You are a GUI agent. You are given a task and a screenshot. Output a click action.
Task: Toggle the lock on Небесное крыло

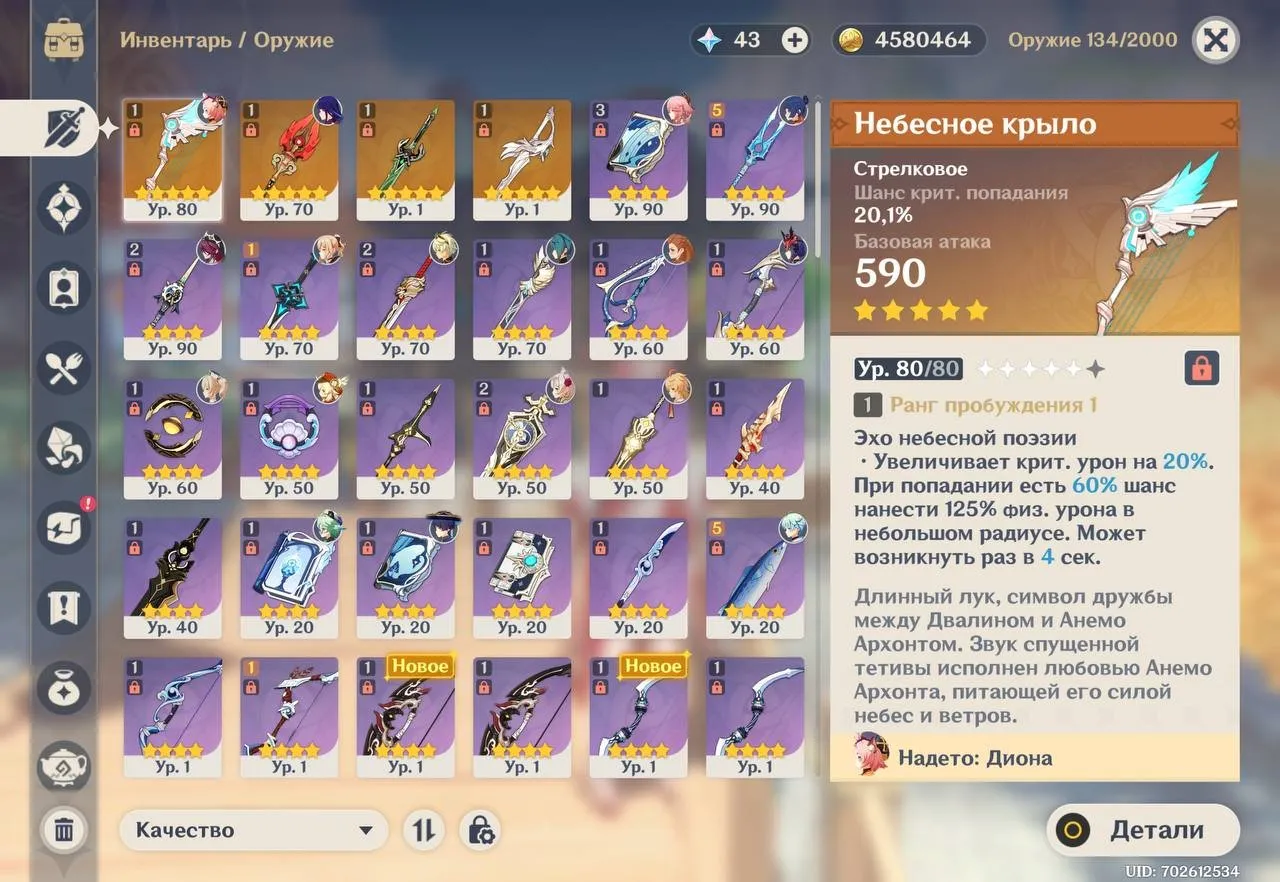point(1202,368)
